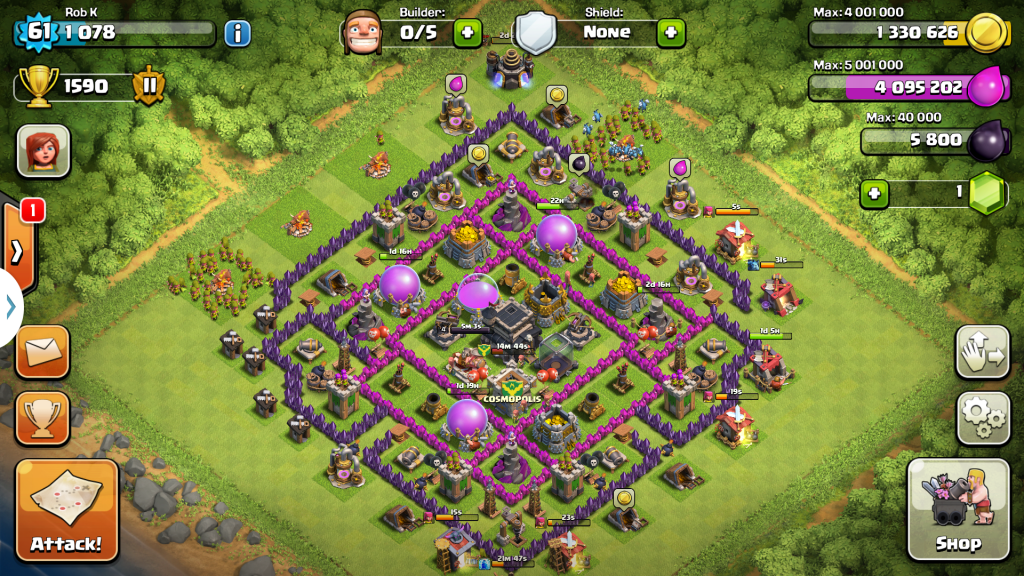Show the trophy achievements button
The image size is (1024, 576).
pyautogui.click(x=43, y=418)
